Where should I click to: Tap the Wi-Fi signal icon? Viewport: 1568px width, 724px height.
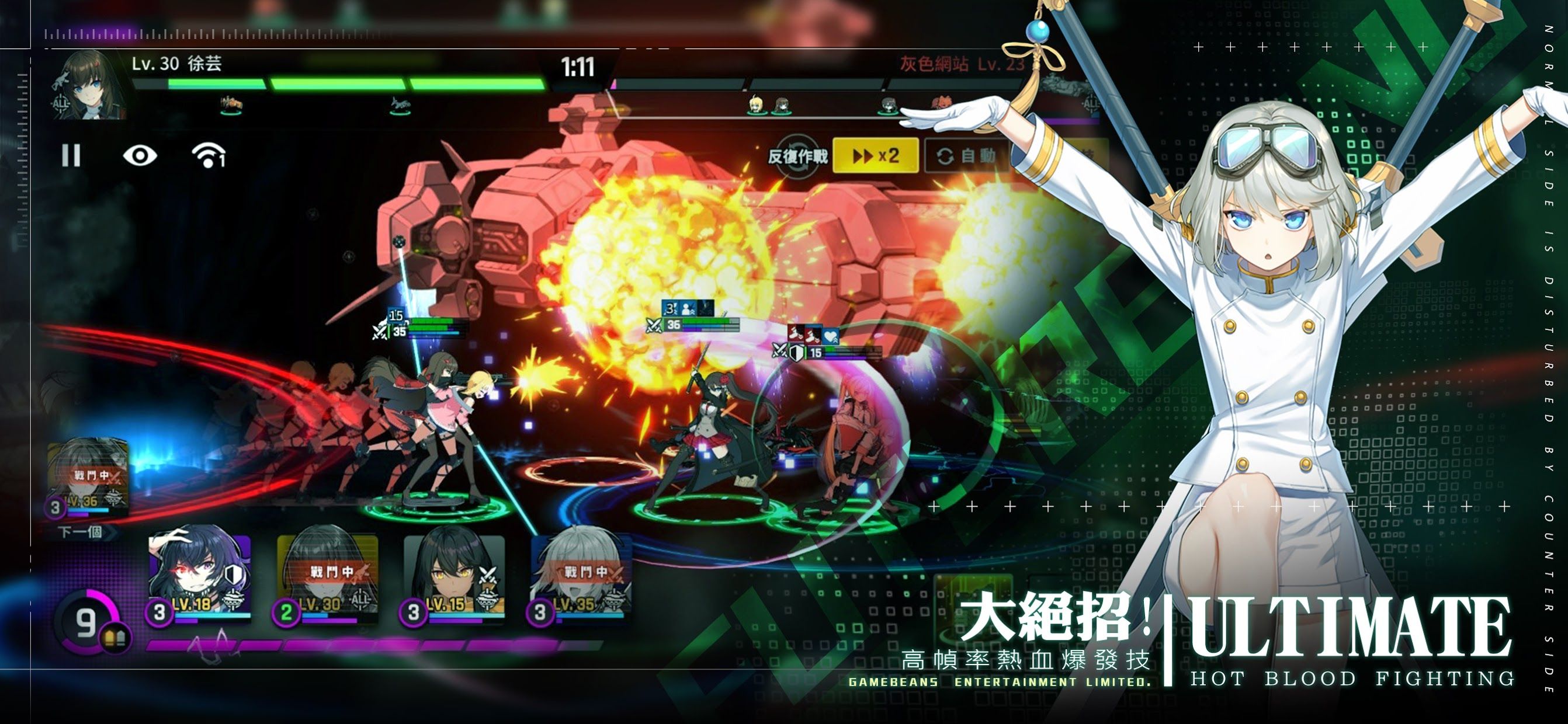208,156
